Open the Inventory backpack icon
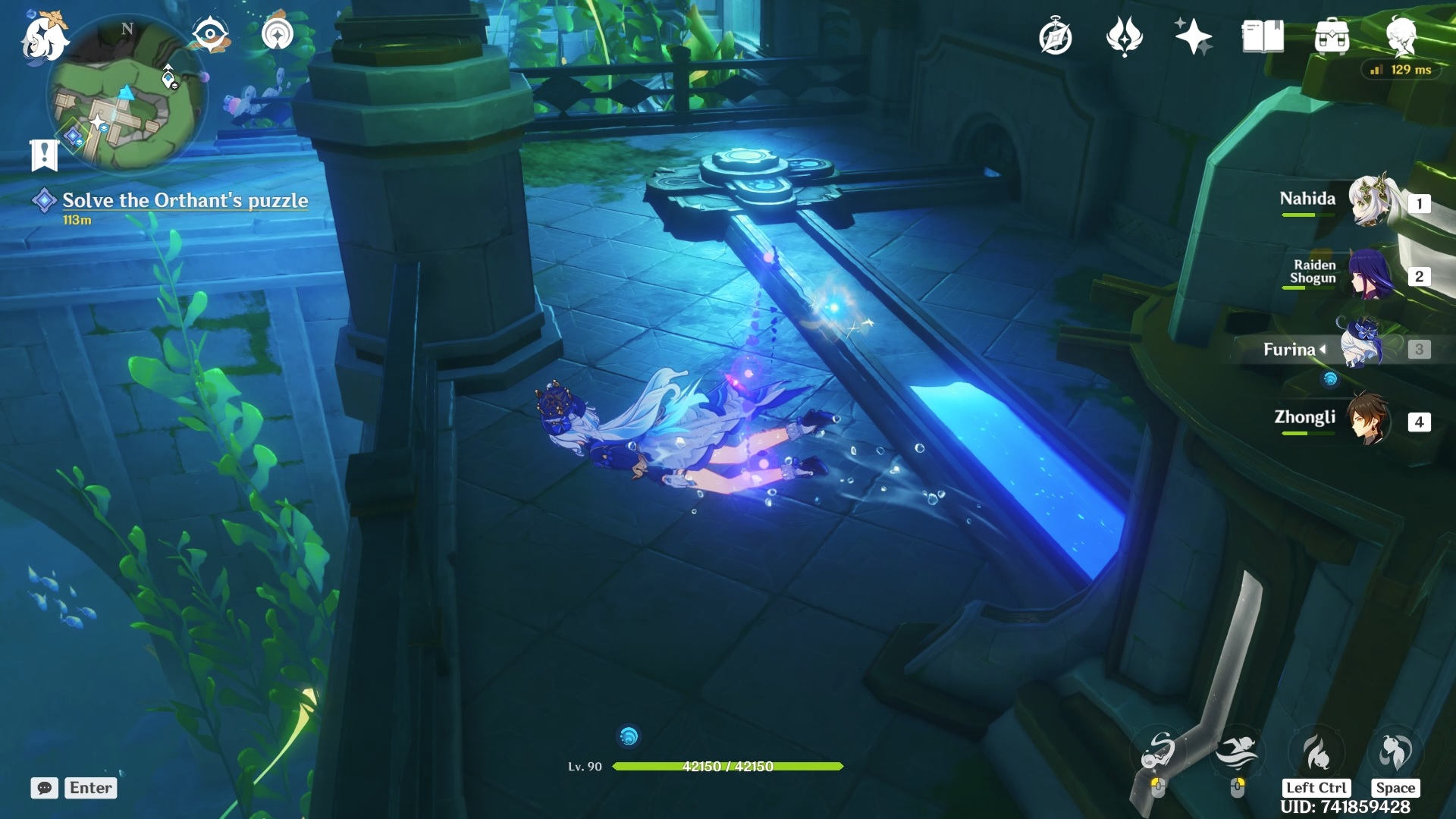The image size is (1456, 819). [x=1332, y=36]
